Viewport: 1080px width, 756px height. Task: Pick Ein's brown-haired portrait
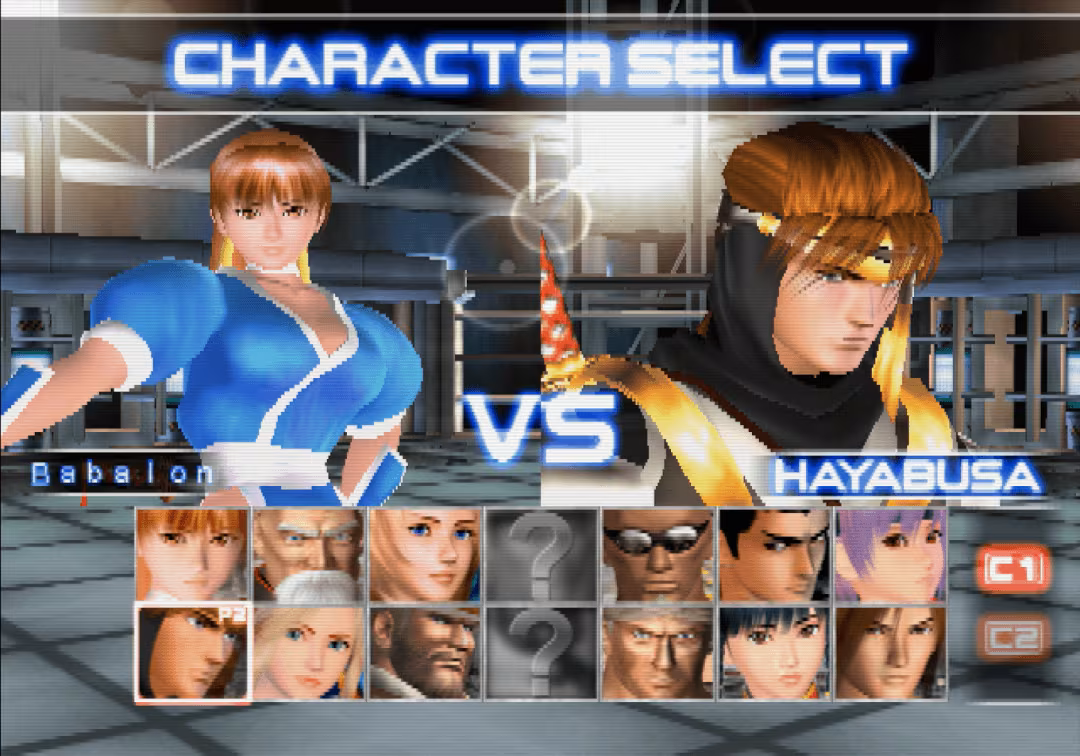tap(891, 652)
